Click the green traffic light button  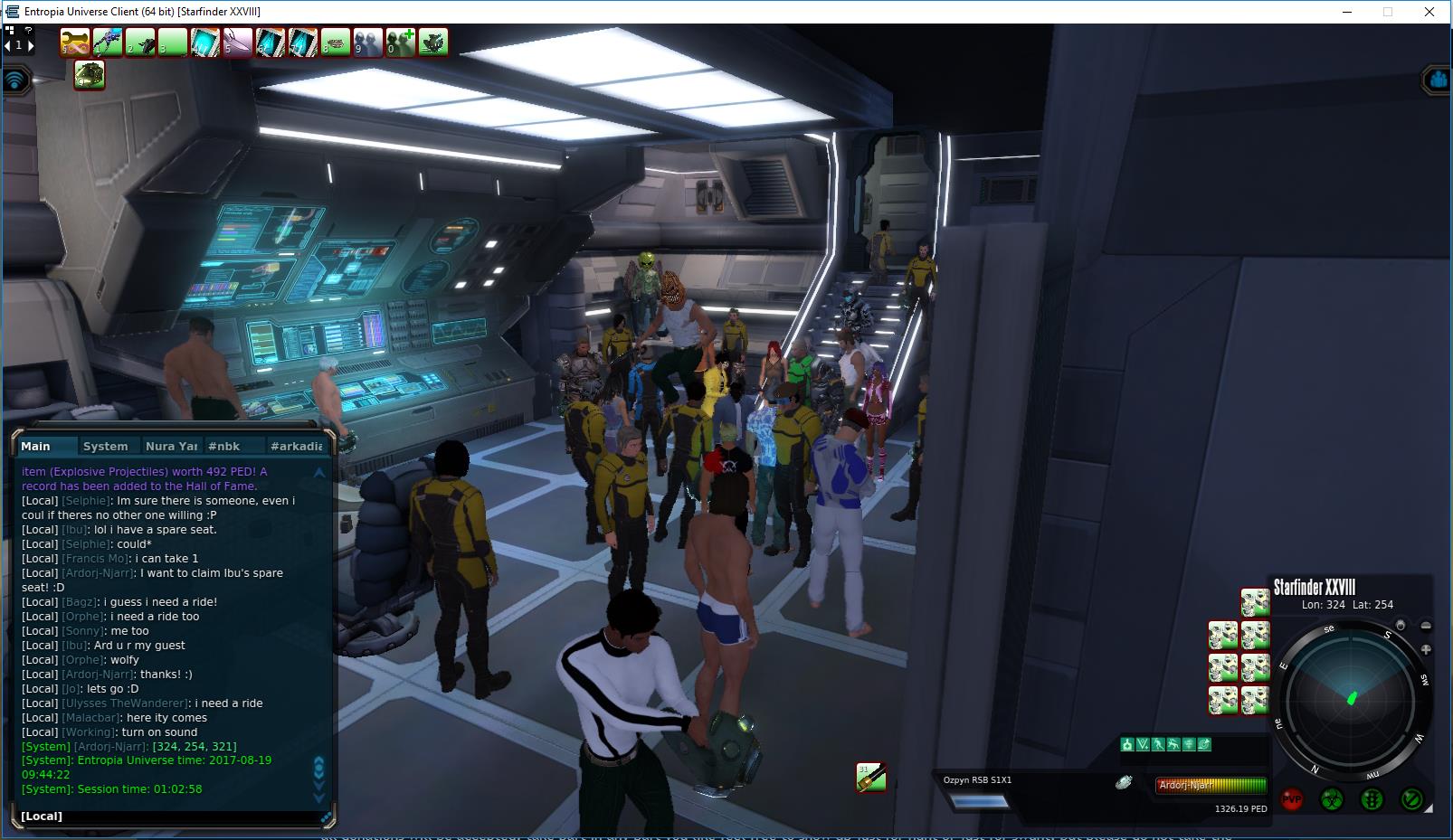coord(1372,799)
